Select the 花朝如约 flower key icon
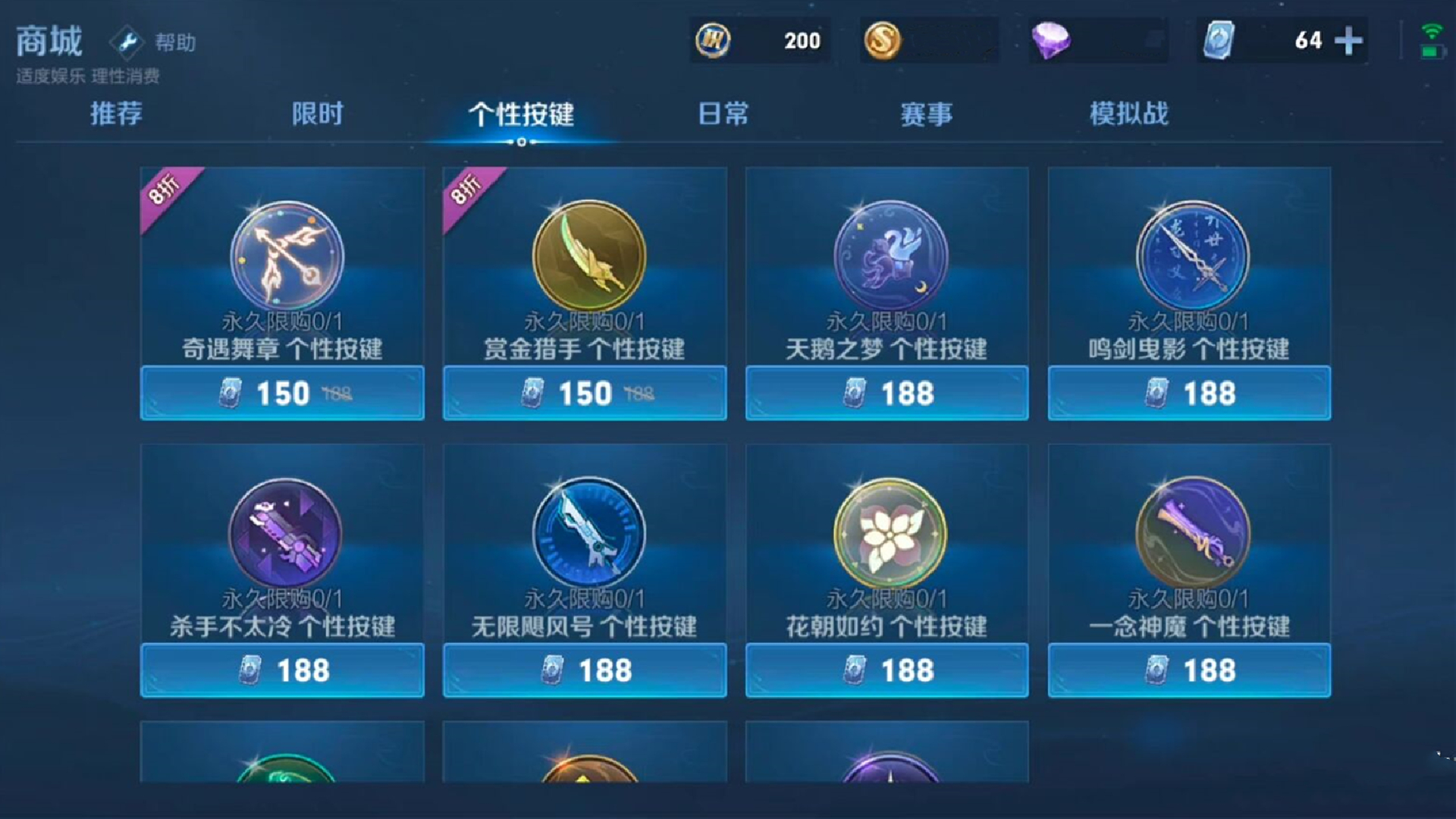1456x819 pixels. tap(886, 533)
